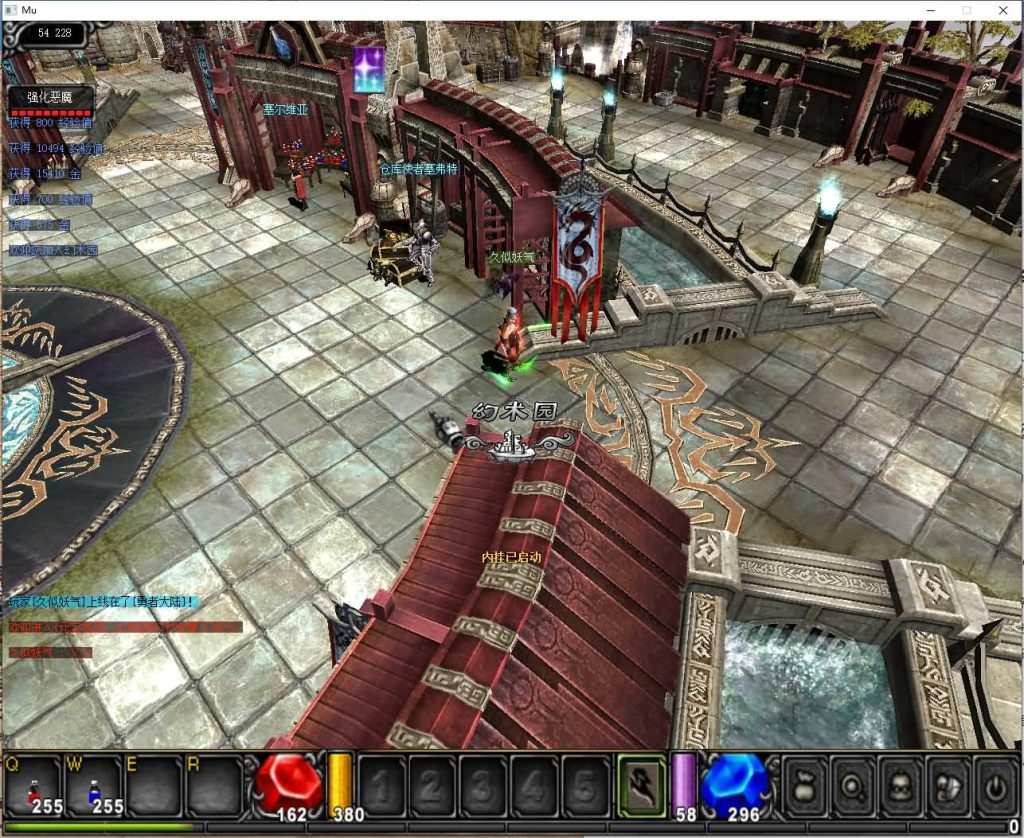Select the 强化恶魔 target frame
This screenshot has width=1024, height=838.
[52, 100]
